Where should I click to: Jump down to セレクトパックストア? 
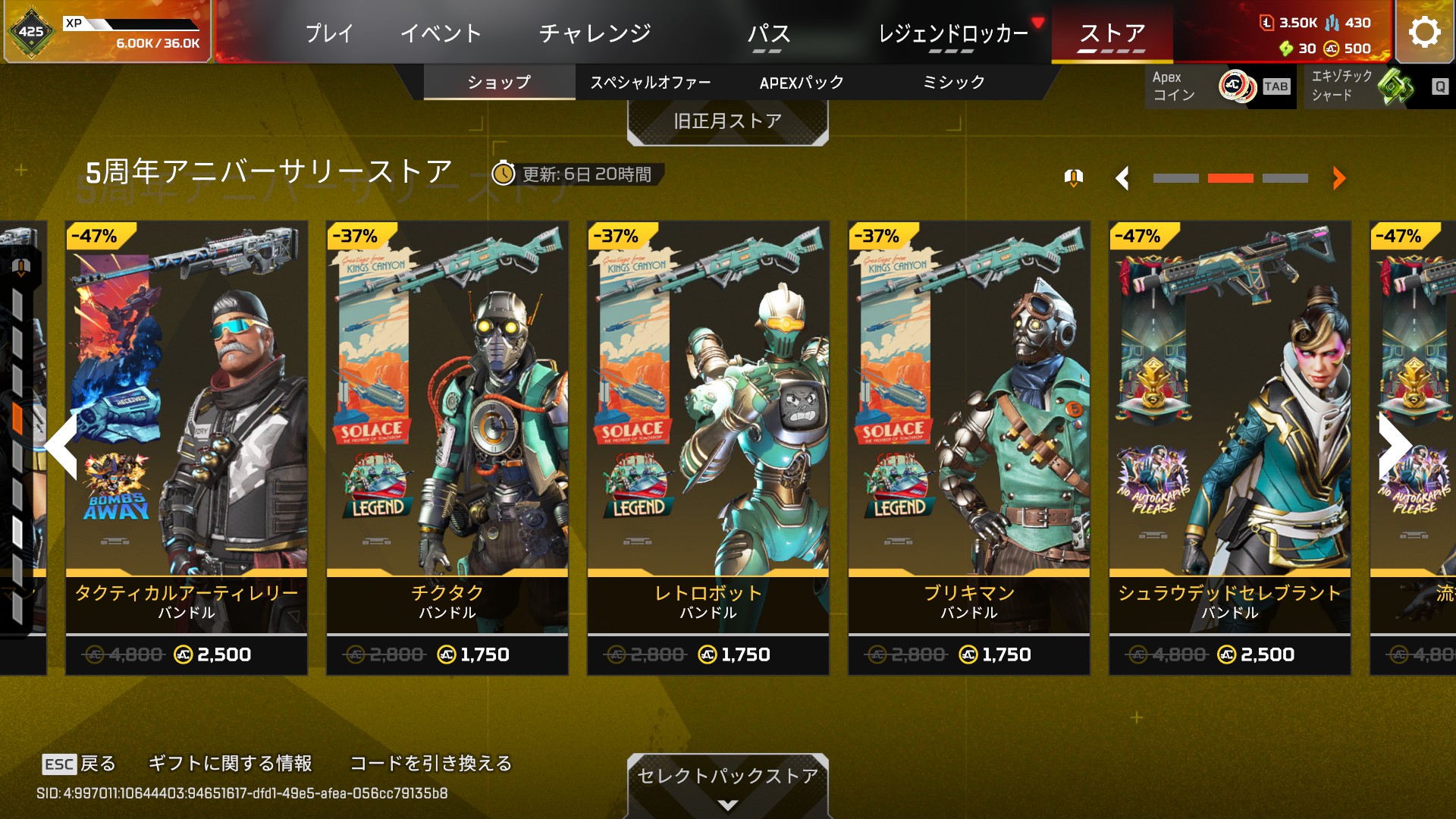tap(727, 781)
